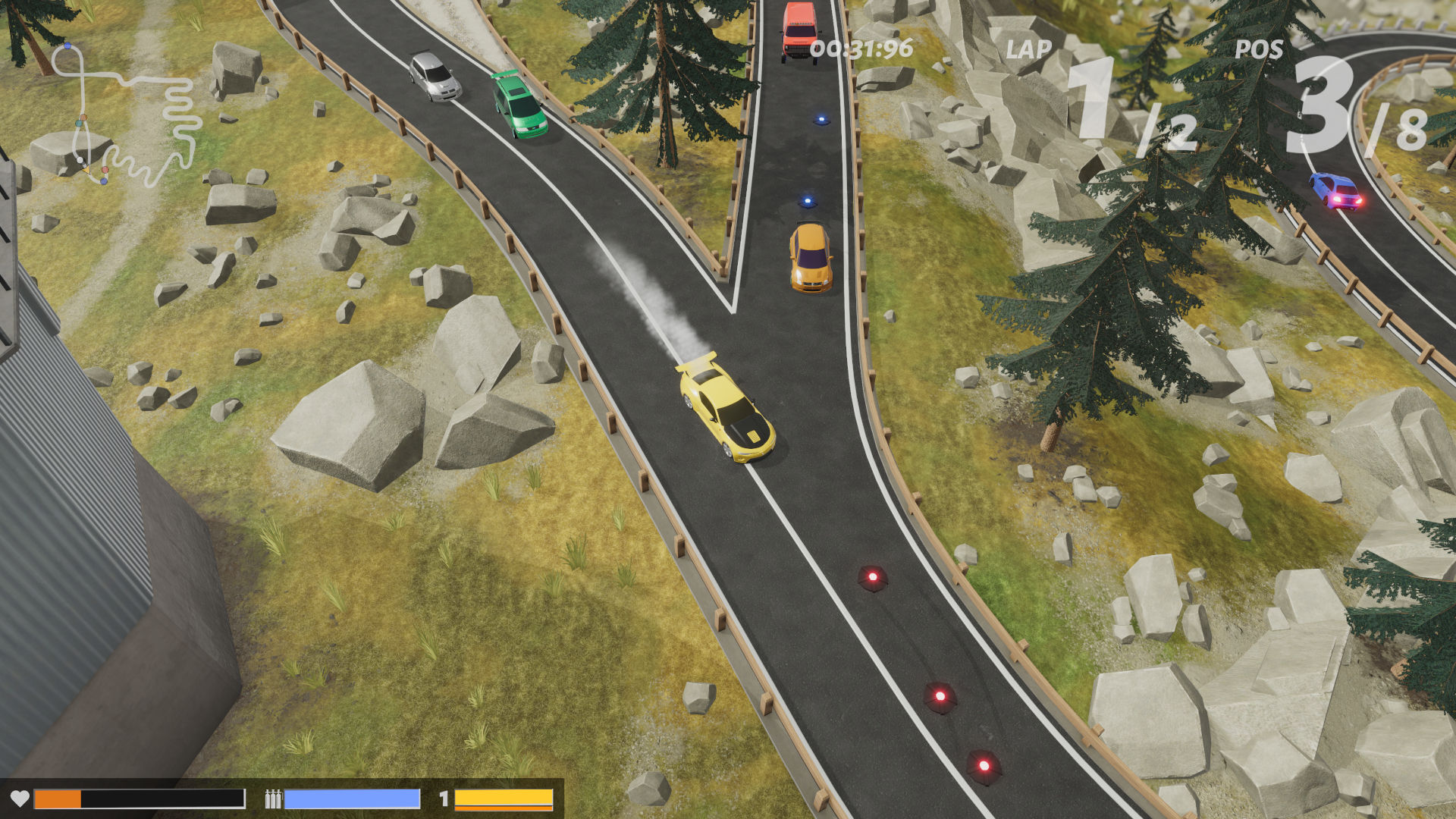Viewport: 1456px width, 819px height.
Task: Click the blue position dot on minimap
Action: pos(67,46)
